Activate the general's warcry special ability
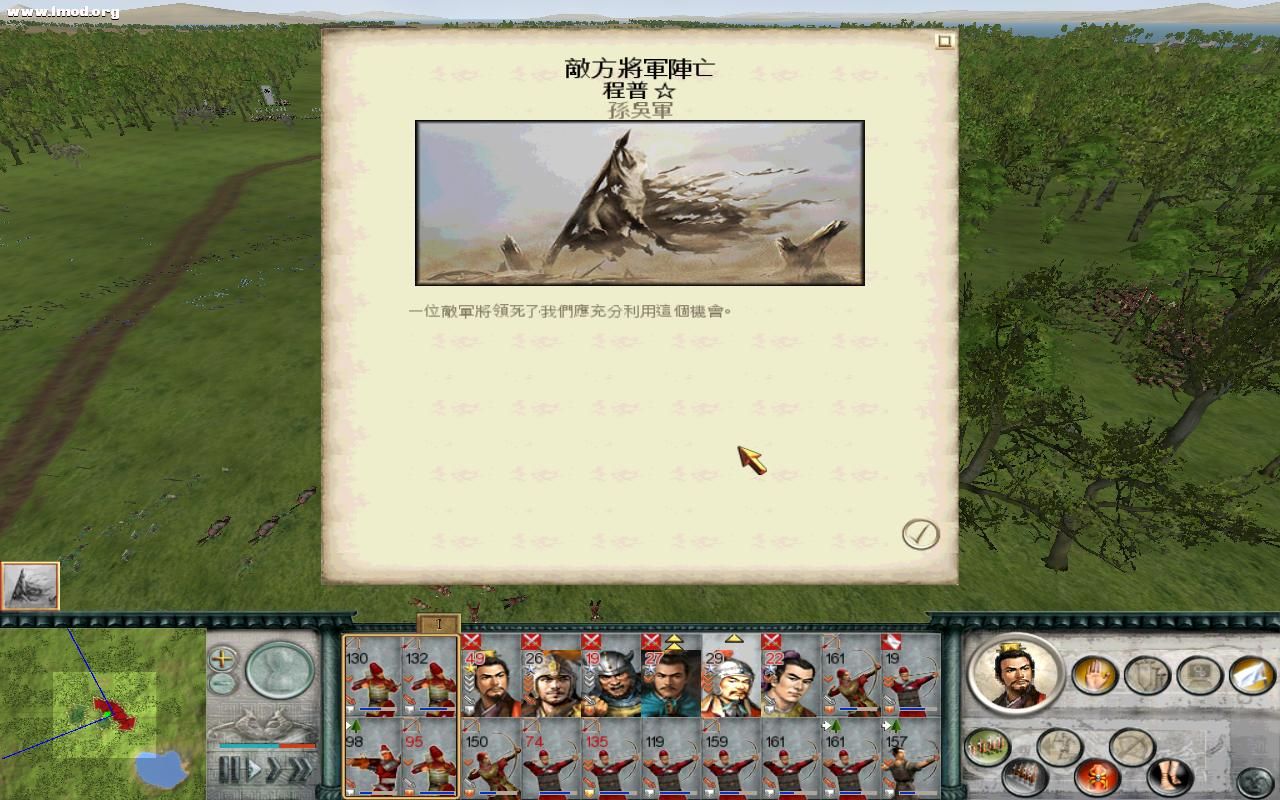1280x800 pixels. coord(1099,776)
